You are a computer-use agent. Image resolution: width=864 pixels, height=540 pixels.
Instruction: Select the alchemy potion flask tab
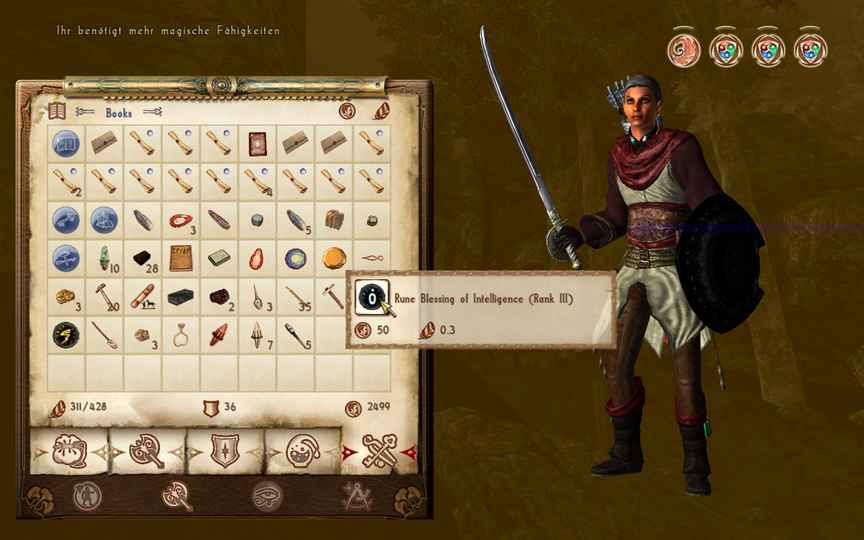coord(303,452)
